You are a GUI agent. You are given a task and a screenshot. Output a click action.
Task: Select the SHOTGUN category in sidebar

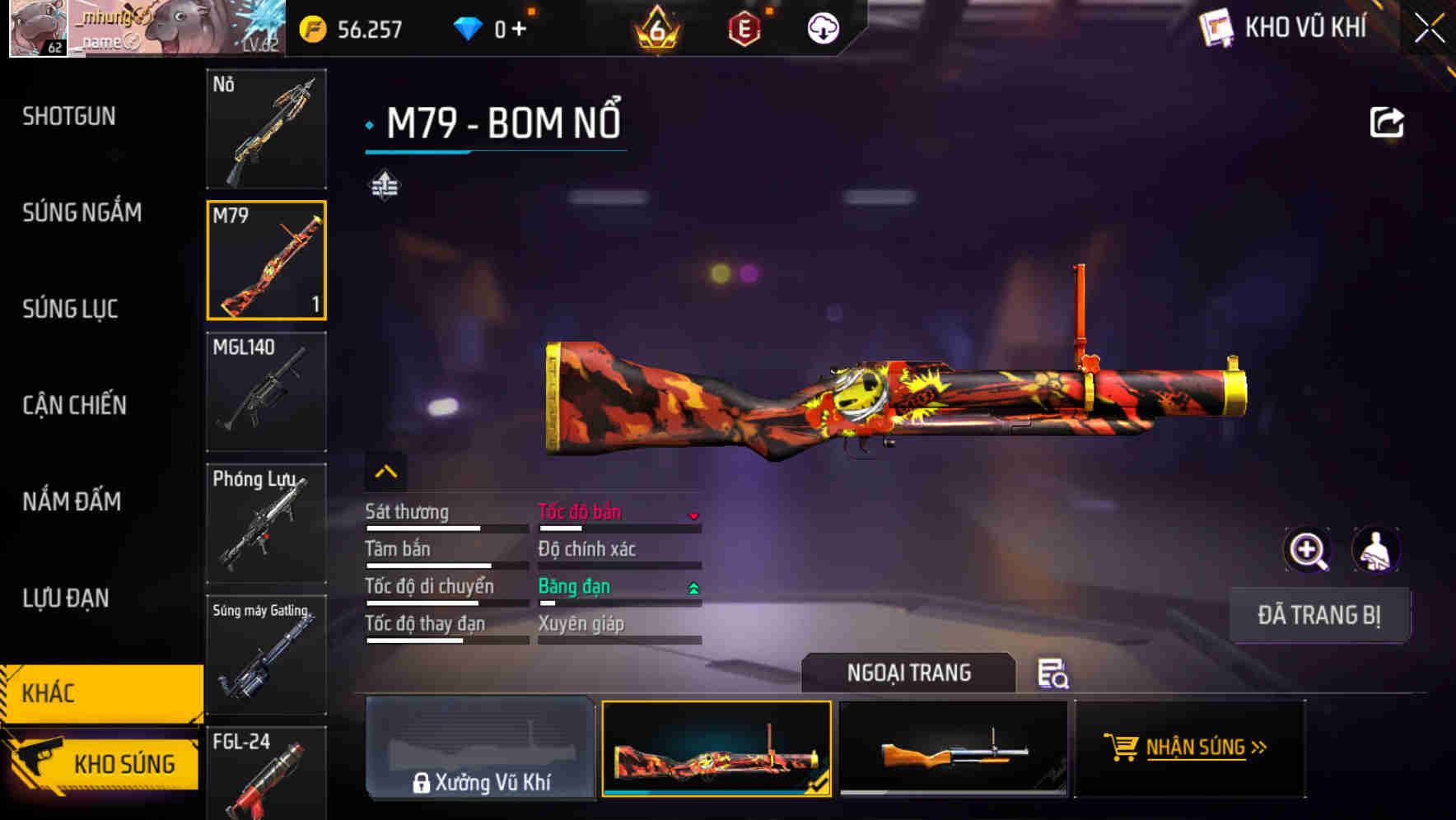[69, 116]
